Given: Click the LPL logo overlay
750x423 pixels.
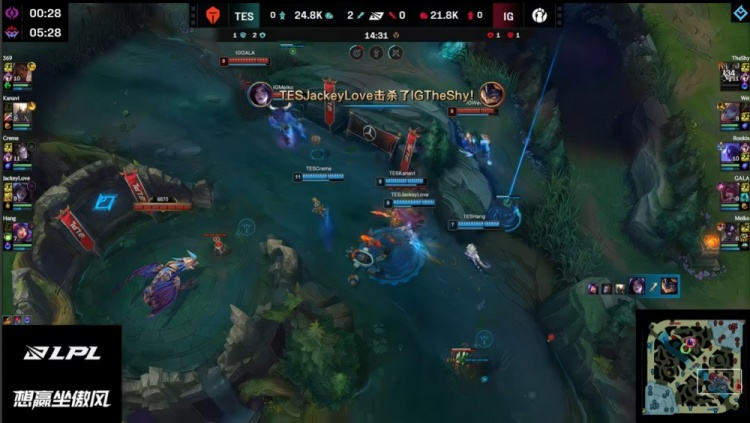Looking at the screenshot, I should [x=62, y=352].
